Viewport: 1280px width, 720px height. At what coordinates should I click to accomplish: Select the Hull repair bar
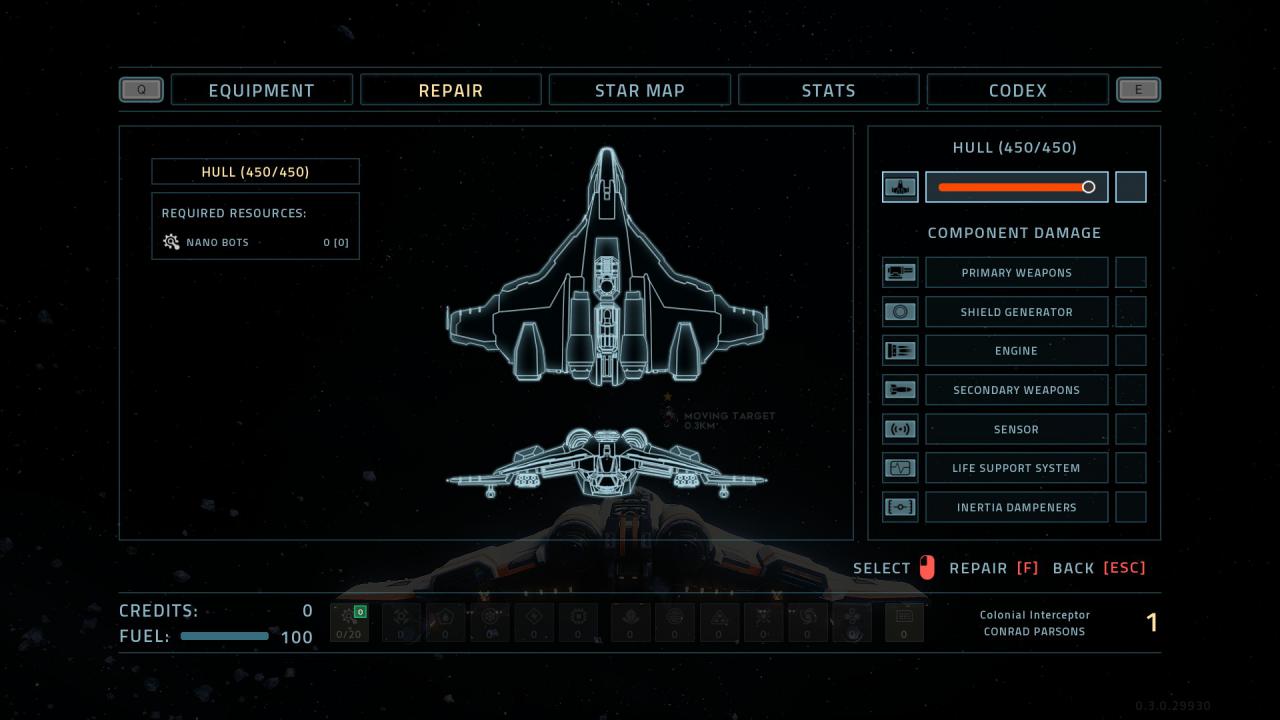1016,187
